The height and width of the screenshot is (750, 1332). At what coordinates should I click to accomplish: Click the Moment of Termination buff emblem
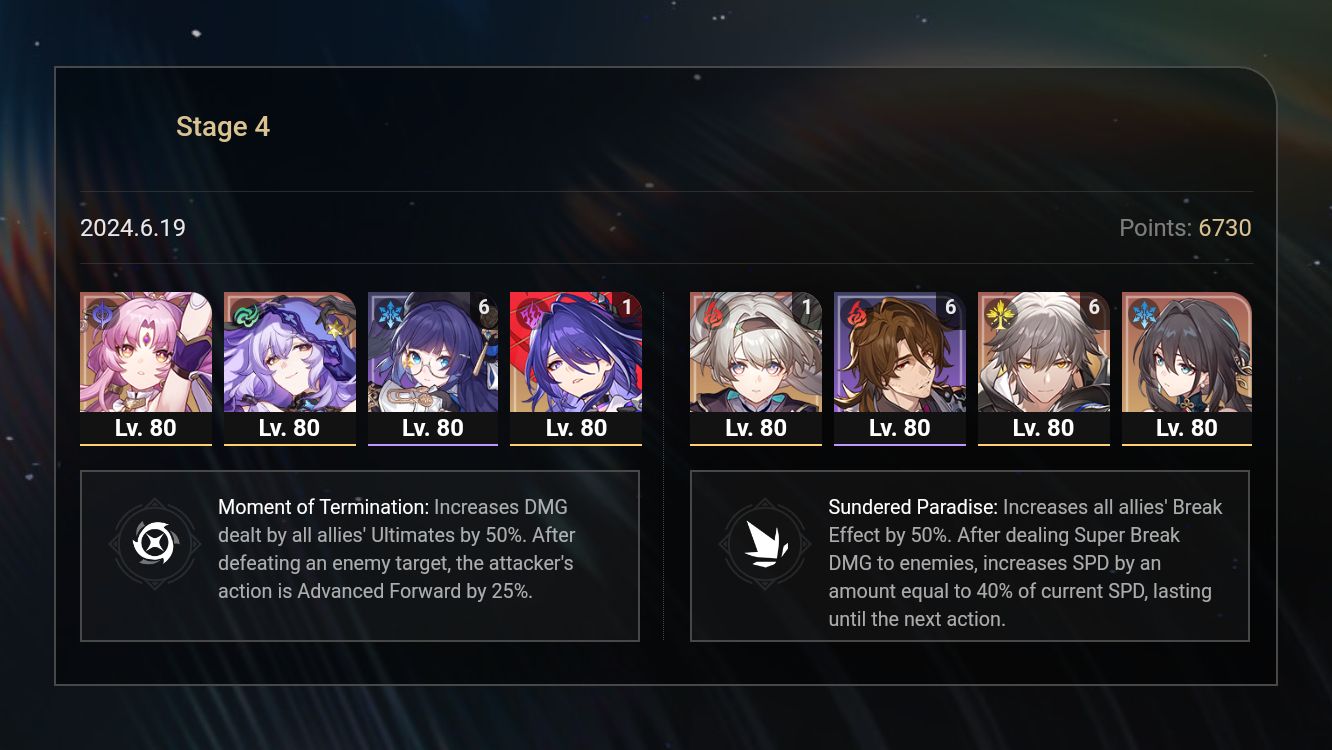155,545
